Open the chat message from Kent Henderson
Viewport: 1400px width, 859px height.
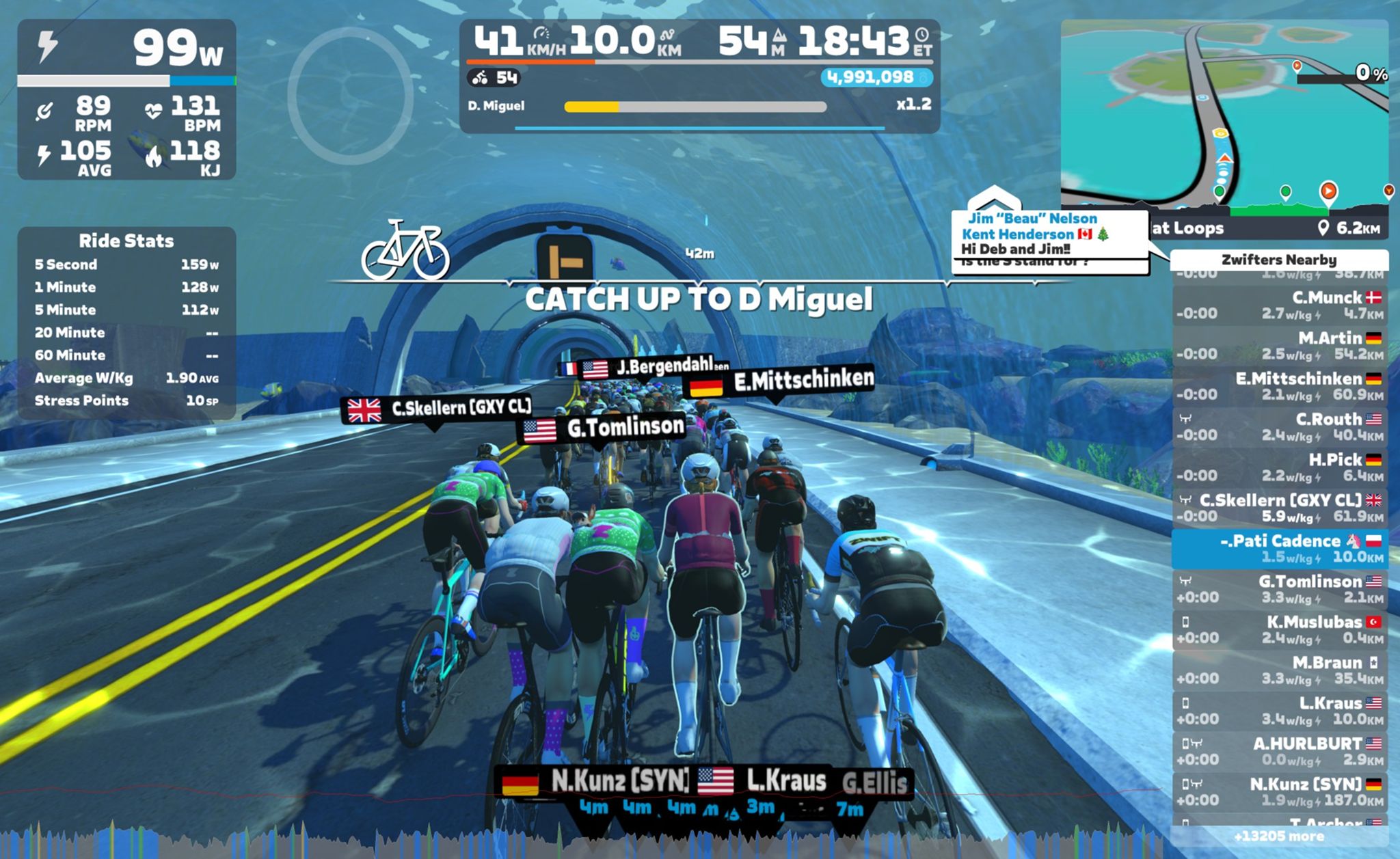[1049, 234]
